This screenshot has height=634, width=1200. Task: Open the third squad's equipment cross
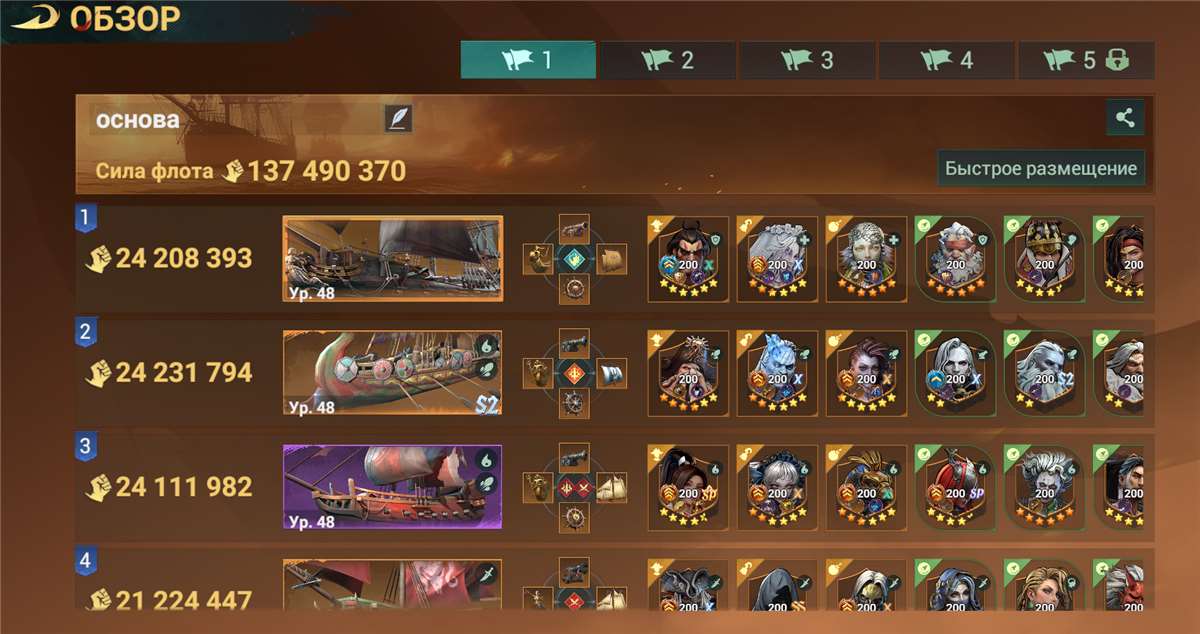coord(574,487)
